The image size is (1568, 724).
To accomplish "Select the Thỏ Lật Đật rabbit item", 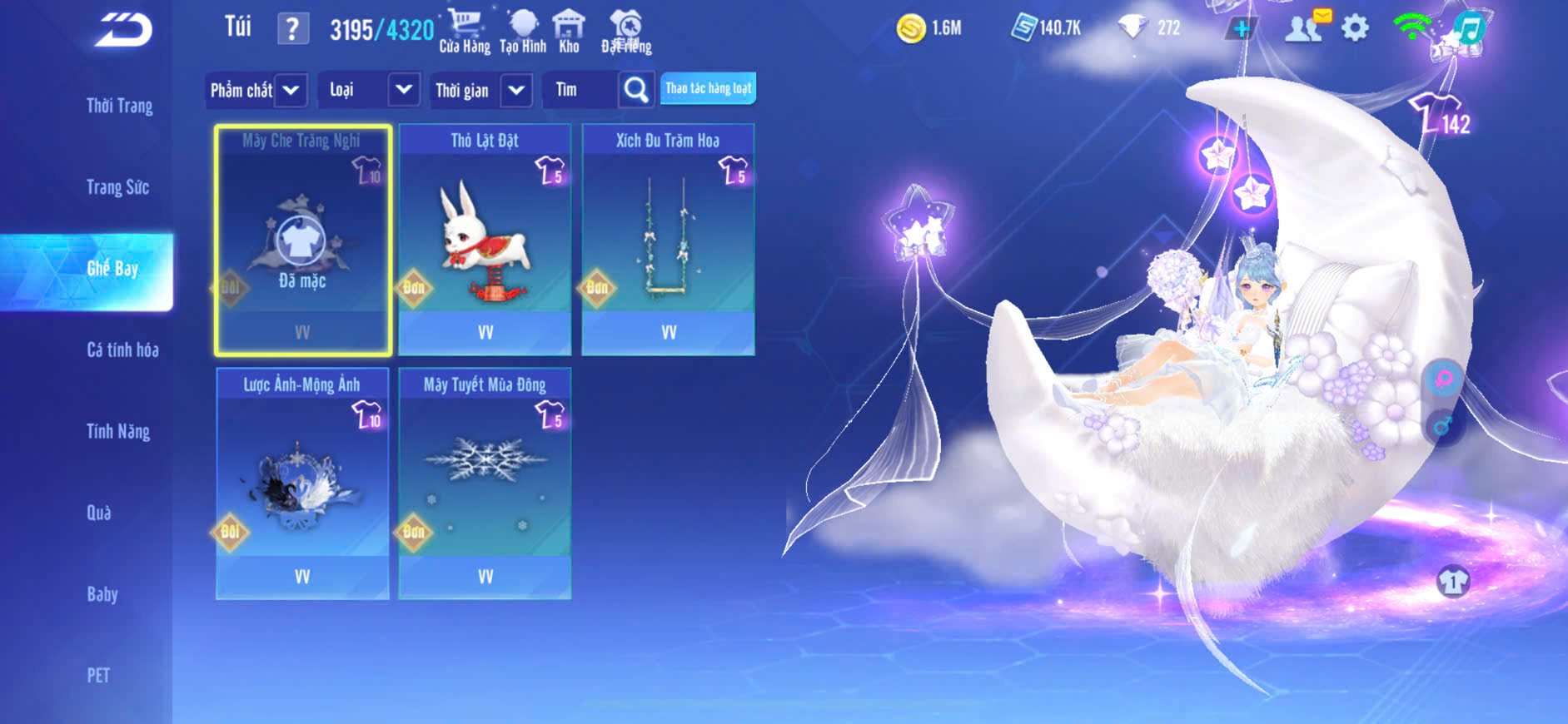I will 485,240.
